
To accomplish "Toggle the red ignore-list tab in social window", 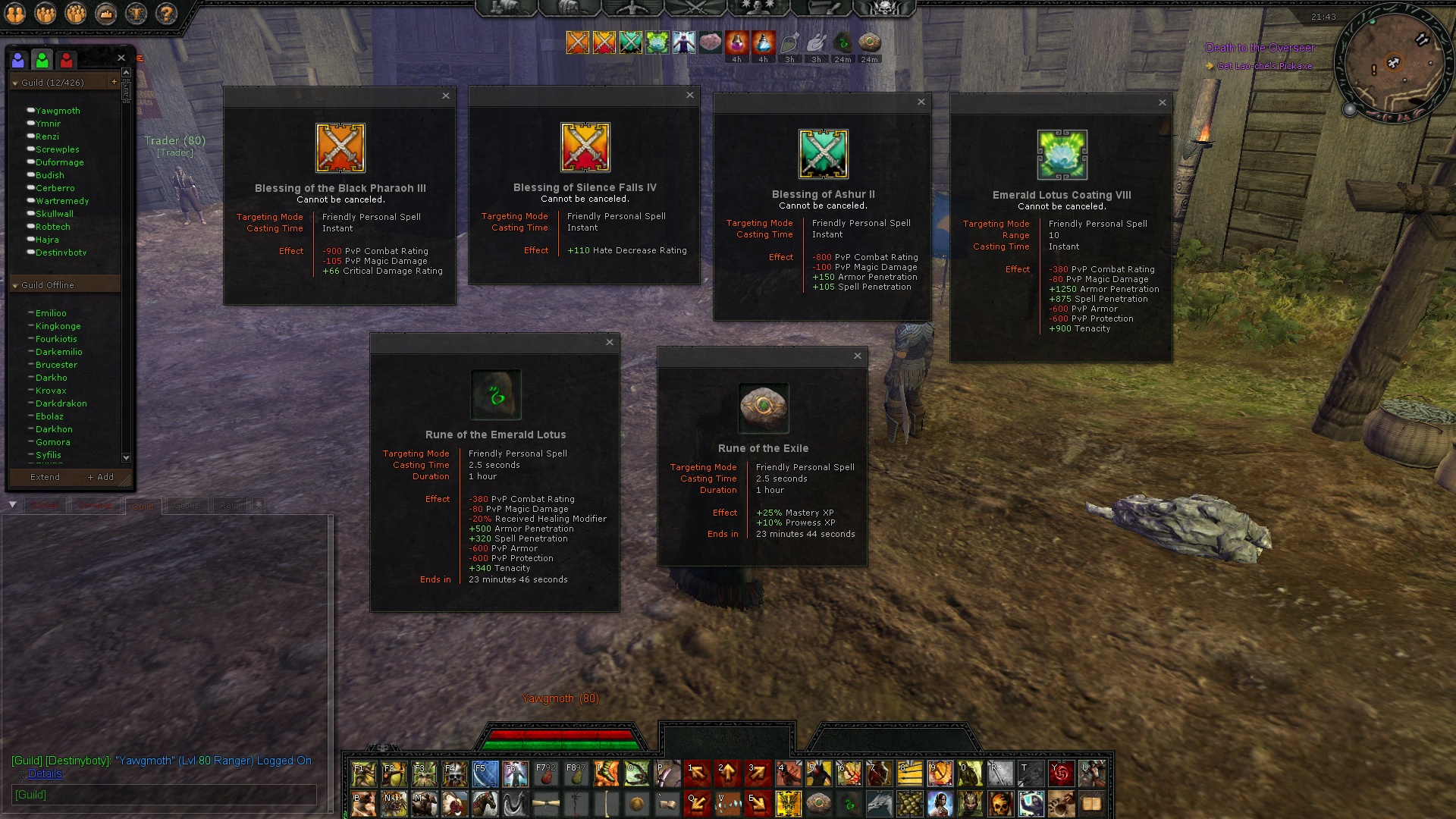I will coord(66,60).
